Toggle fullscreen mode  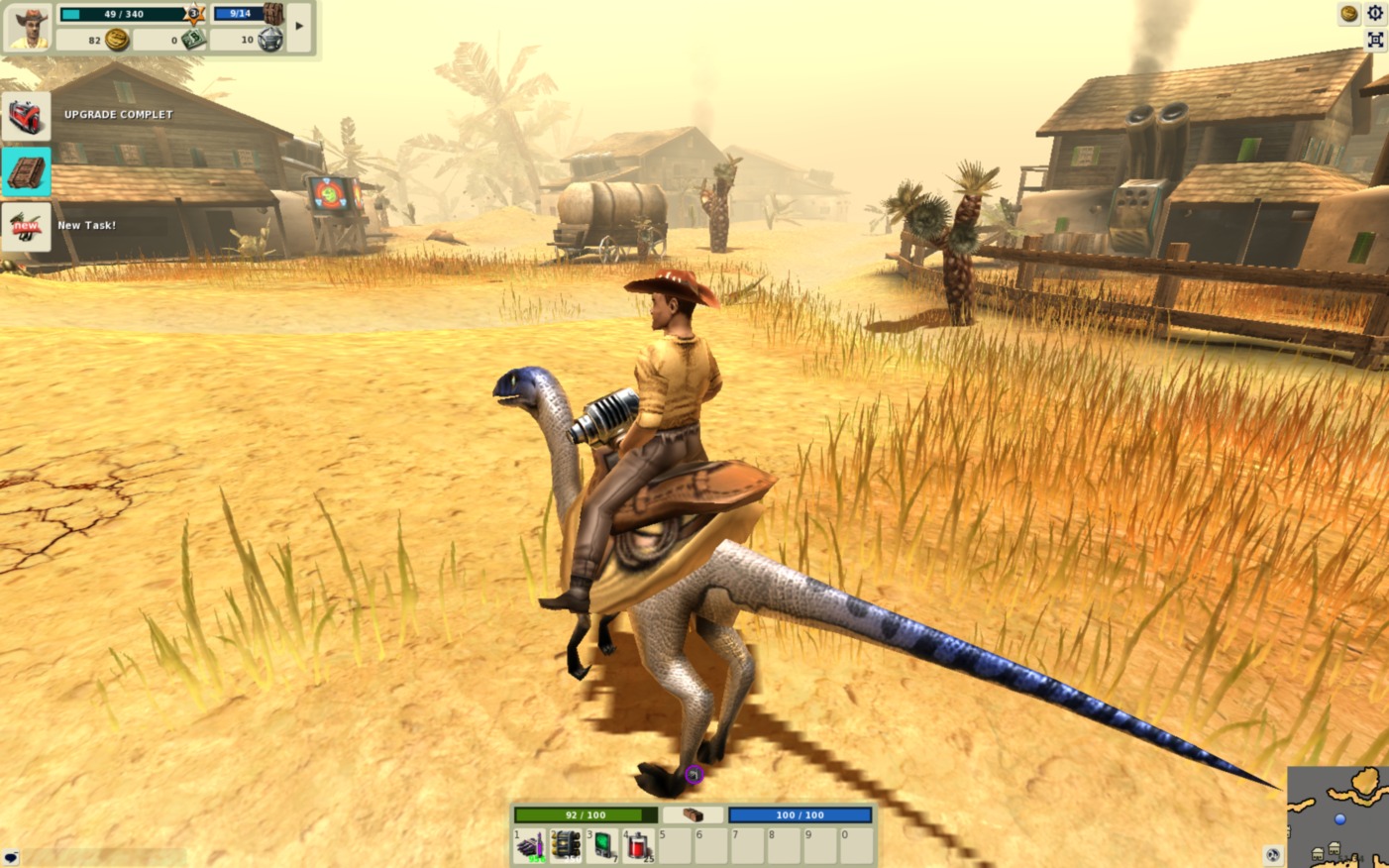tap(1375, 40)
